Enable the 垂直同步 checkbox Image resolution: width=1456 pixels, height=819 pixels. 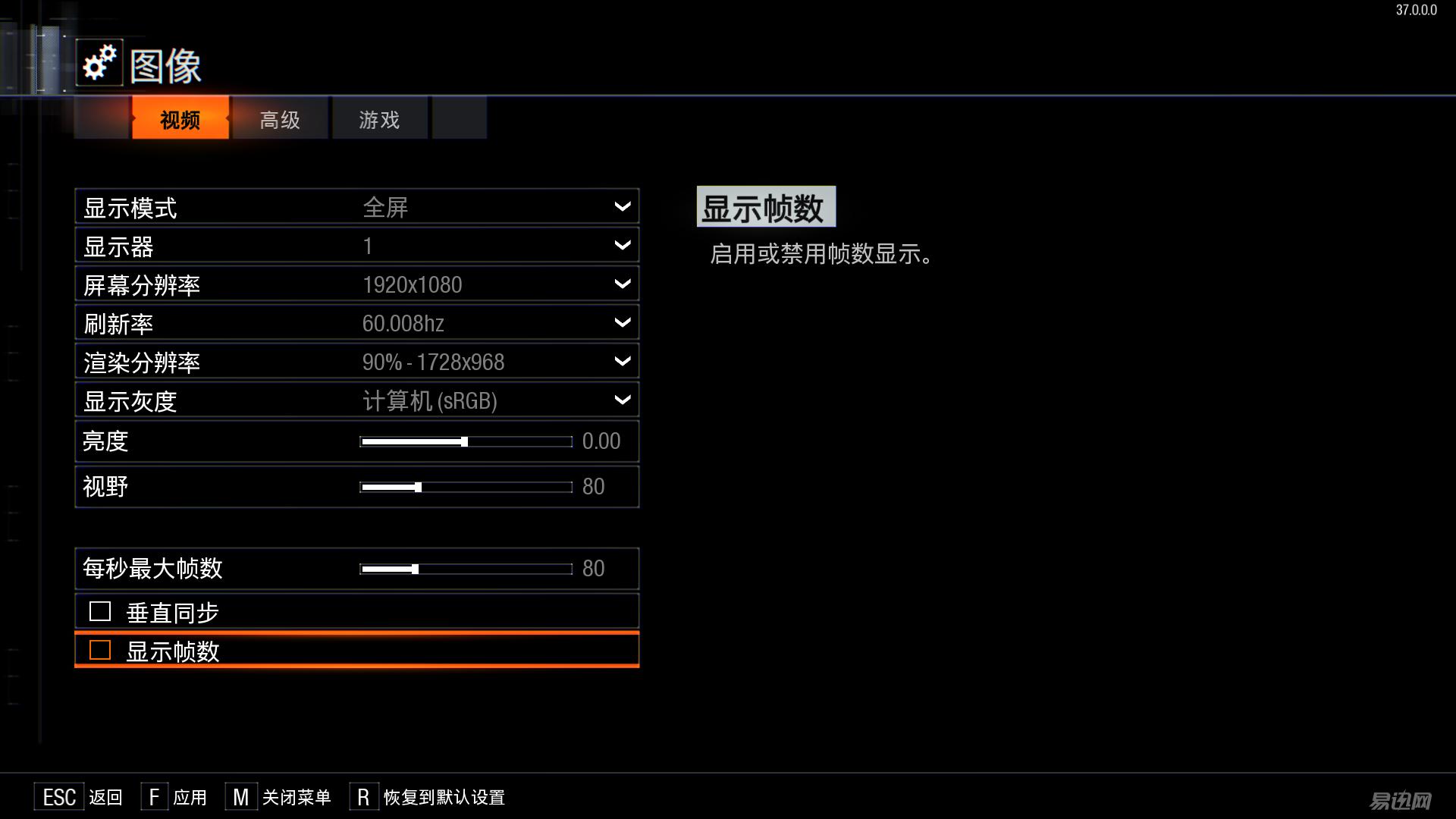pos(99,610)
